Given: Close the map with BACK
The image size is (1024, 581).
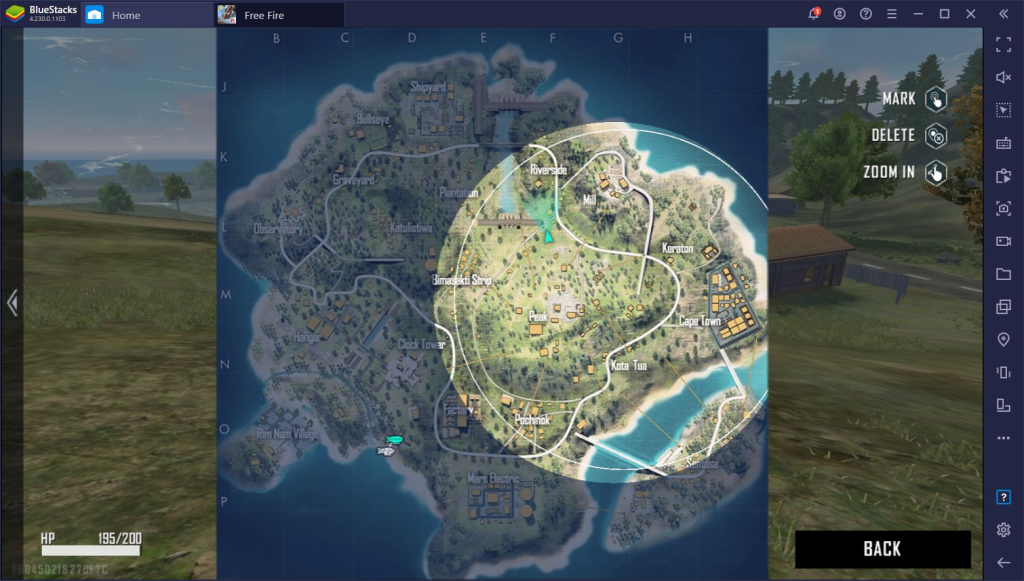Looking at the screenshot, I should click(882, 549).
